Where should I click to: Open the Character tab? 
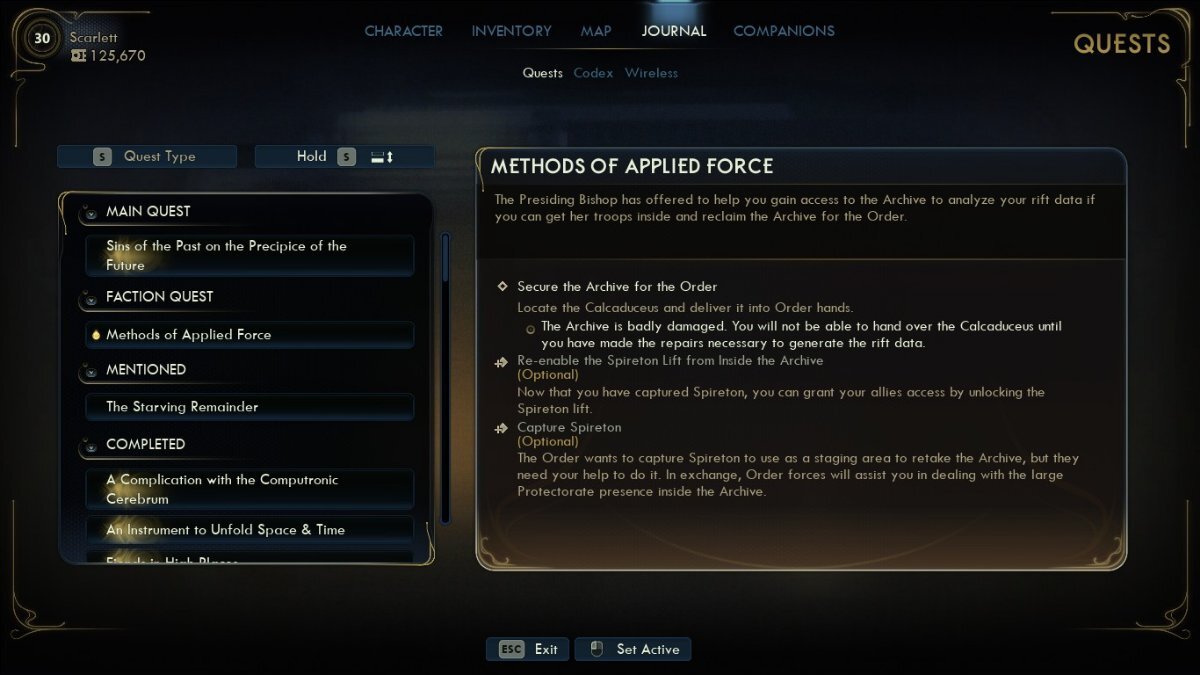(x=403, y=31)
